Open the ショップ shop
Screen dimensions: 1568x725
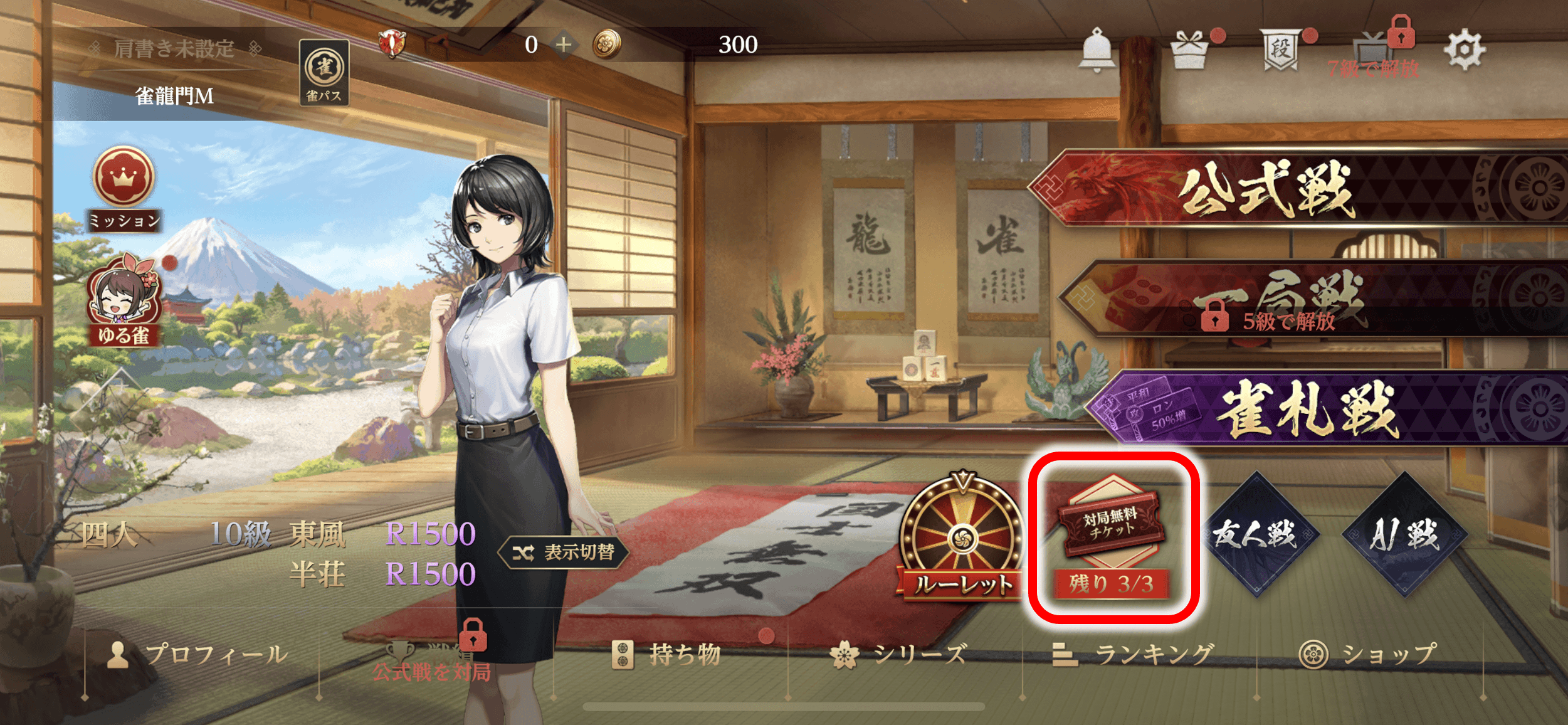1368,655
